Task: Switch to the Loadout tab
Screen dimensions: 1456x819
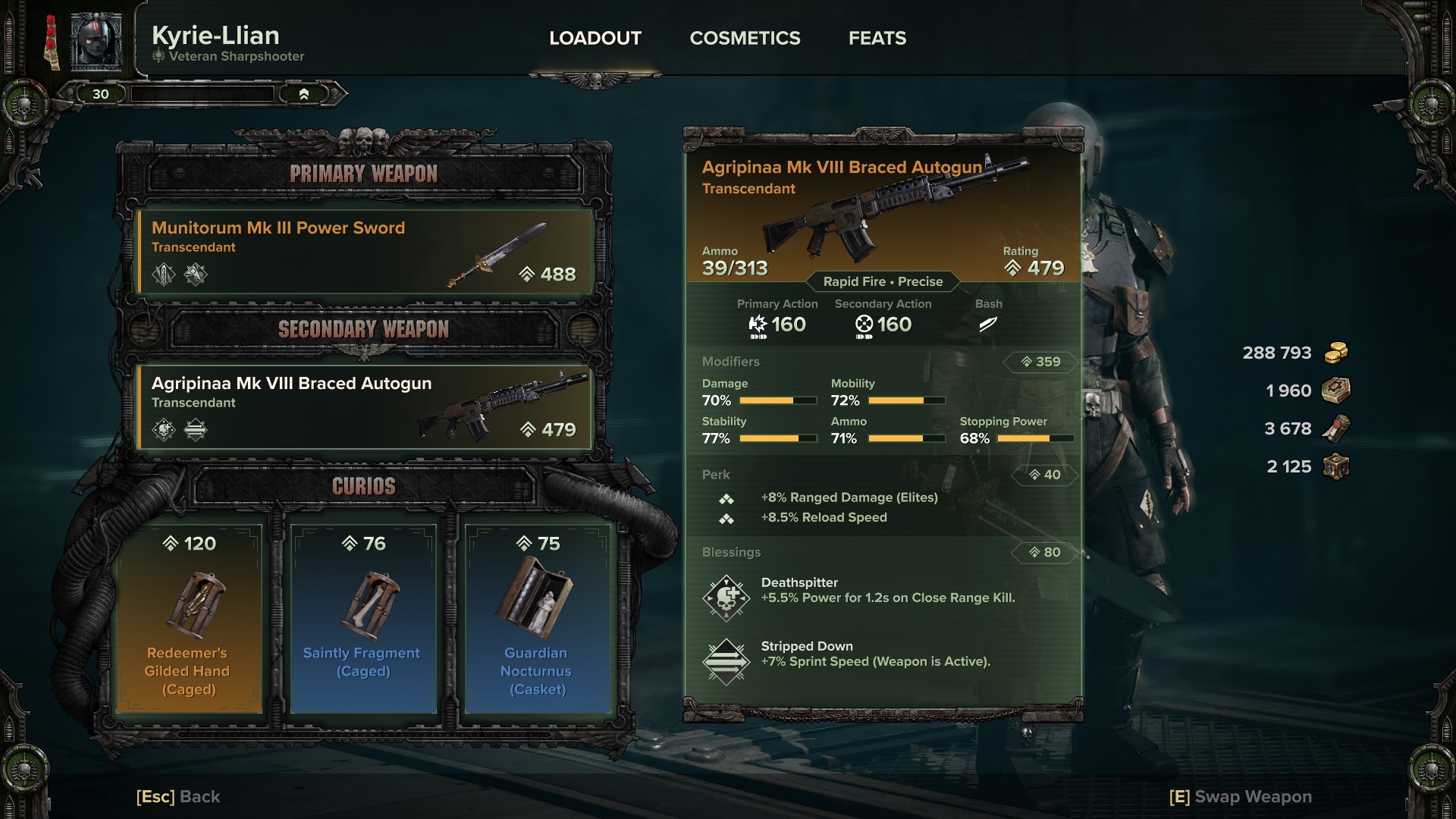Action: [595, 38]
